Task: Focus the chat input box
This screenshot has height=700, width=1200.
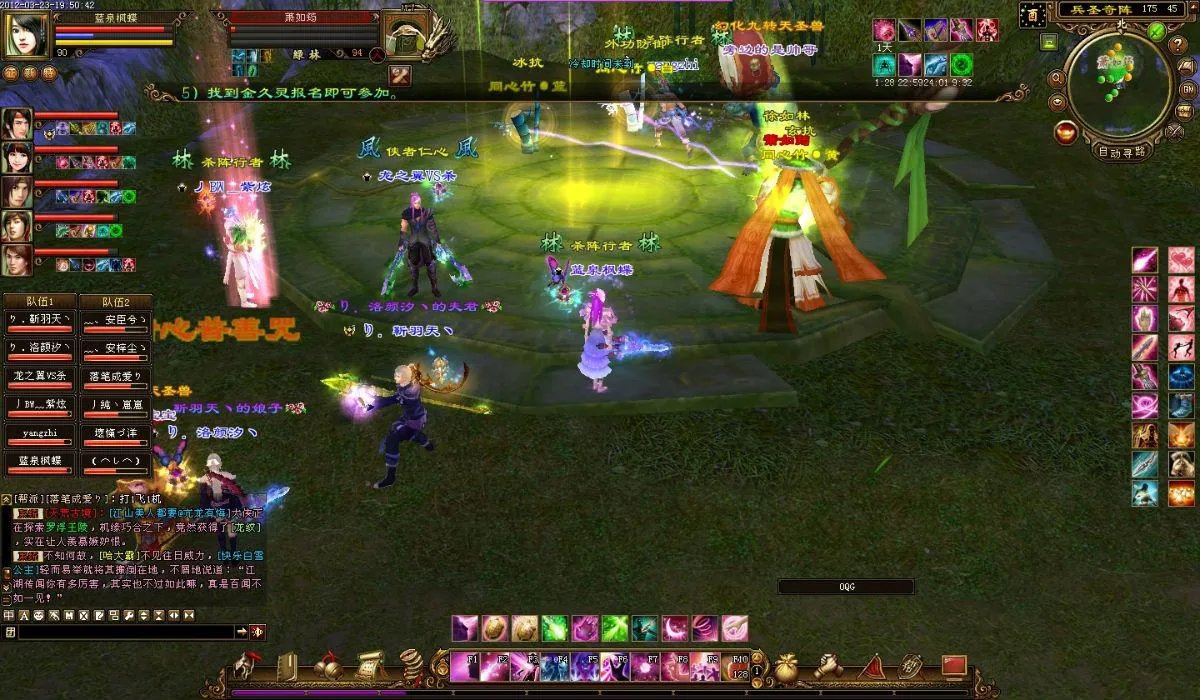Action: pyautogui.click(x=125, y=632)
